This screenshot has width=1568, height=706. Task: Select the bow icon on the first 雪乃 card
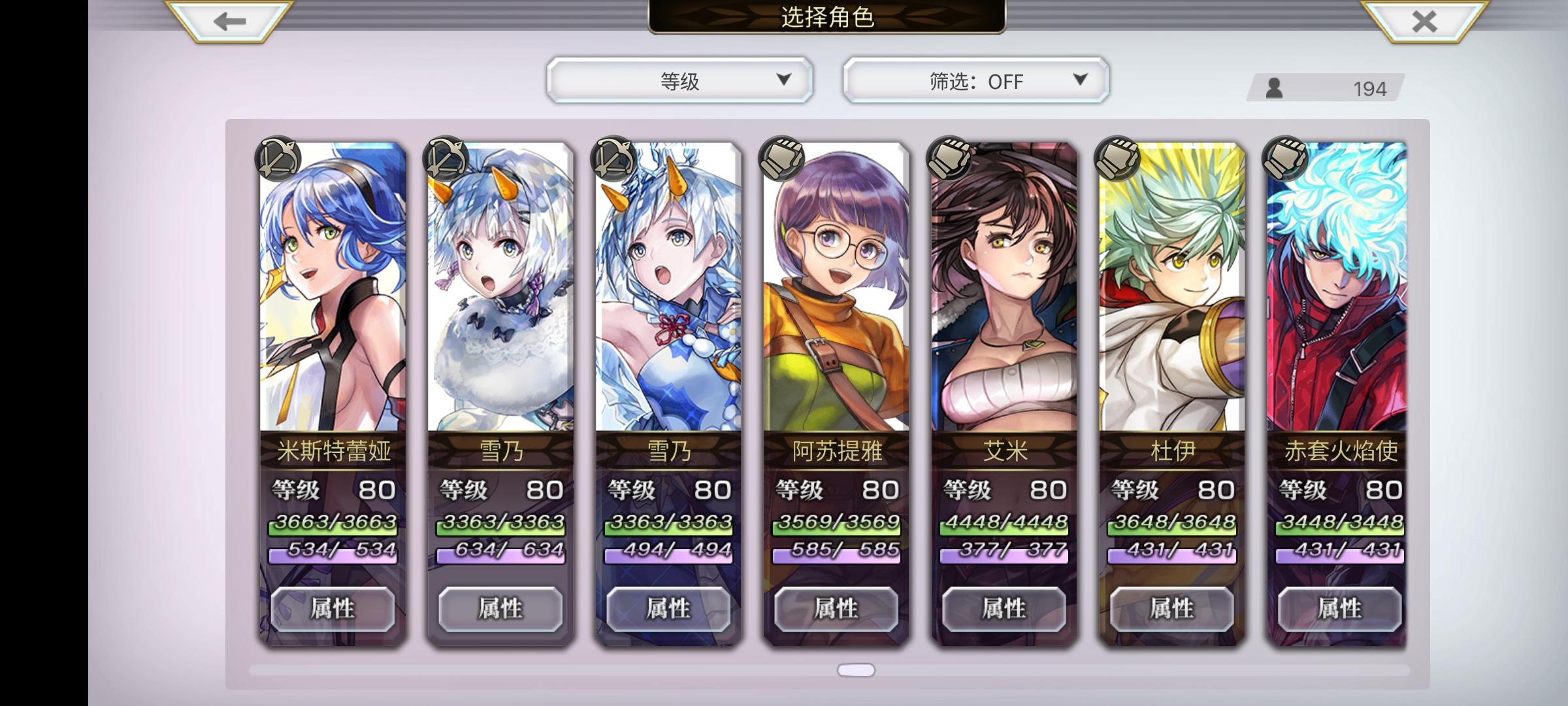447,160
